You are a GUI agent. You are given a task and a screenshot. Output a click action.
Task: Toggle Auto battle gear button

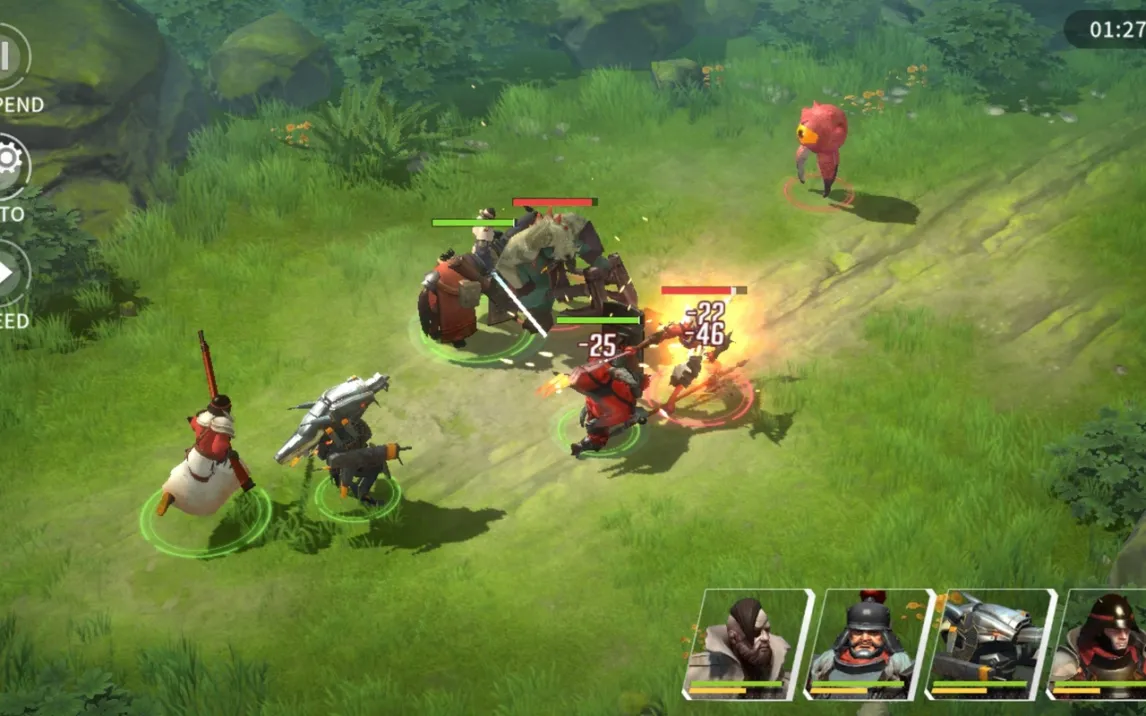click(8, 164)
